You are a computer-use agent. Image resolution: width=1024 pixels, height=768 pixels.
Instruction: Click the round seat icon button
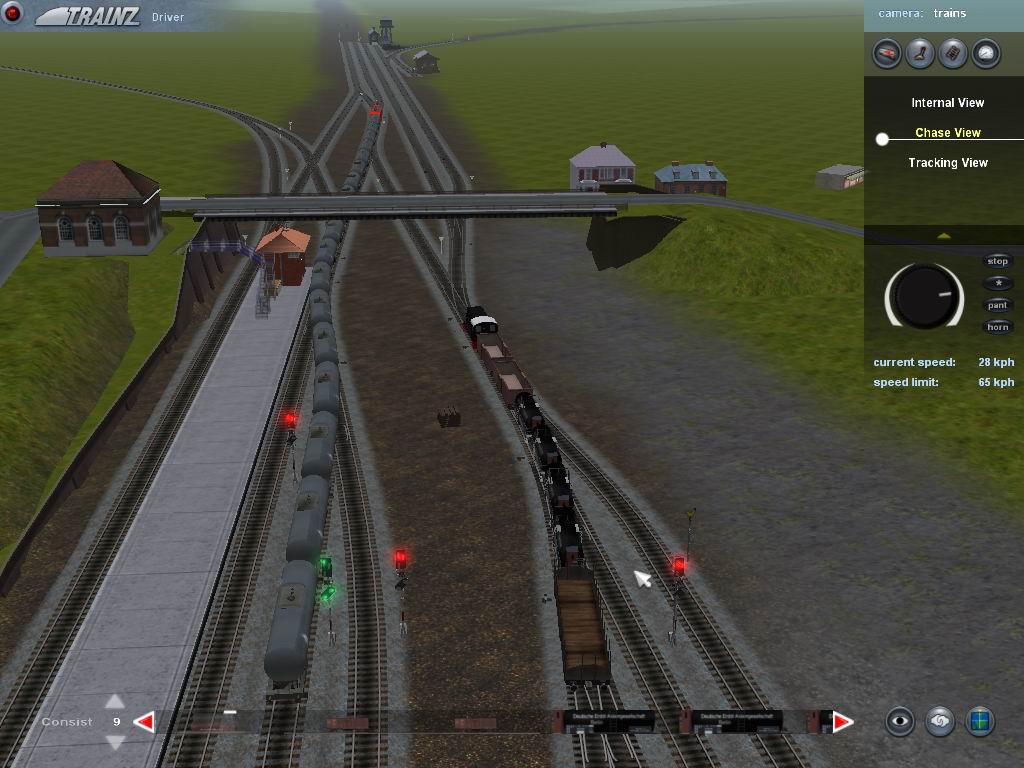pyautogui.click(x=920, y=53)
